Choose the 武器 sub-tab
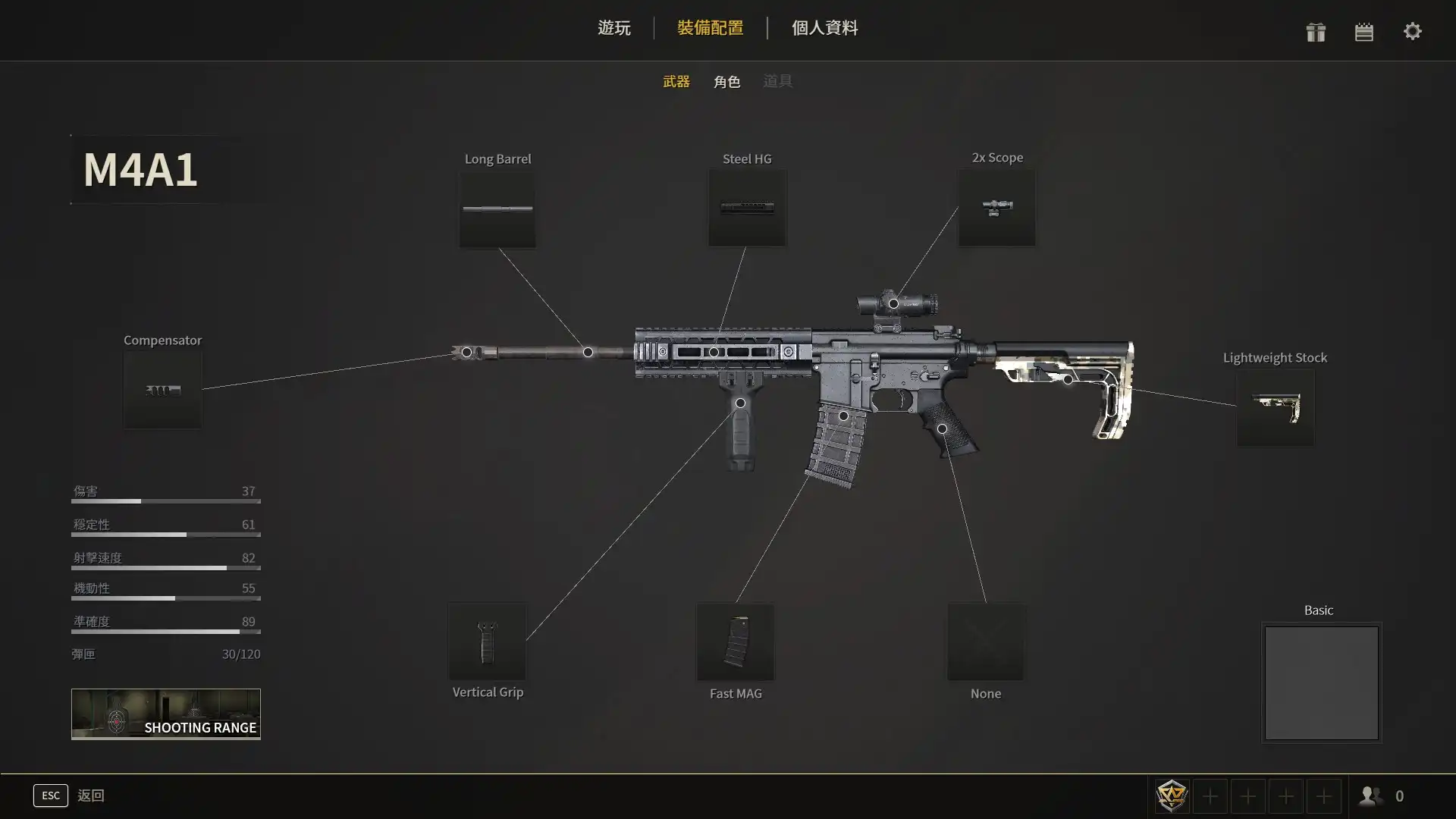This screenshot has width=1456, height=819. point(676,81)
